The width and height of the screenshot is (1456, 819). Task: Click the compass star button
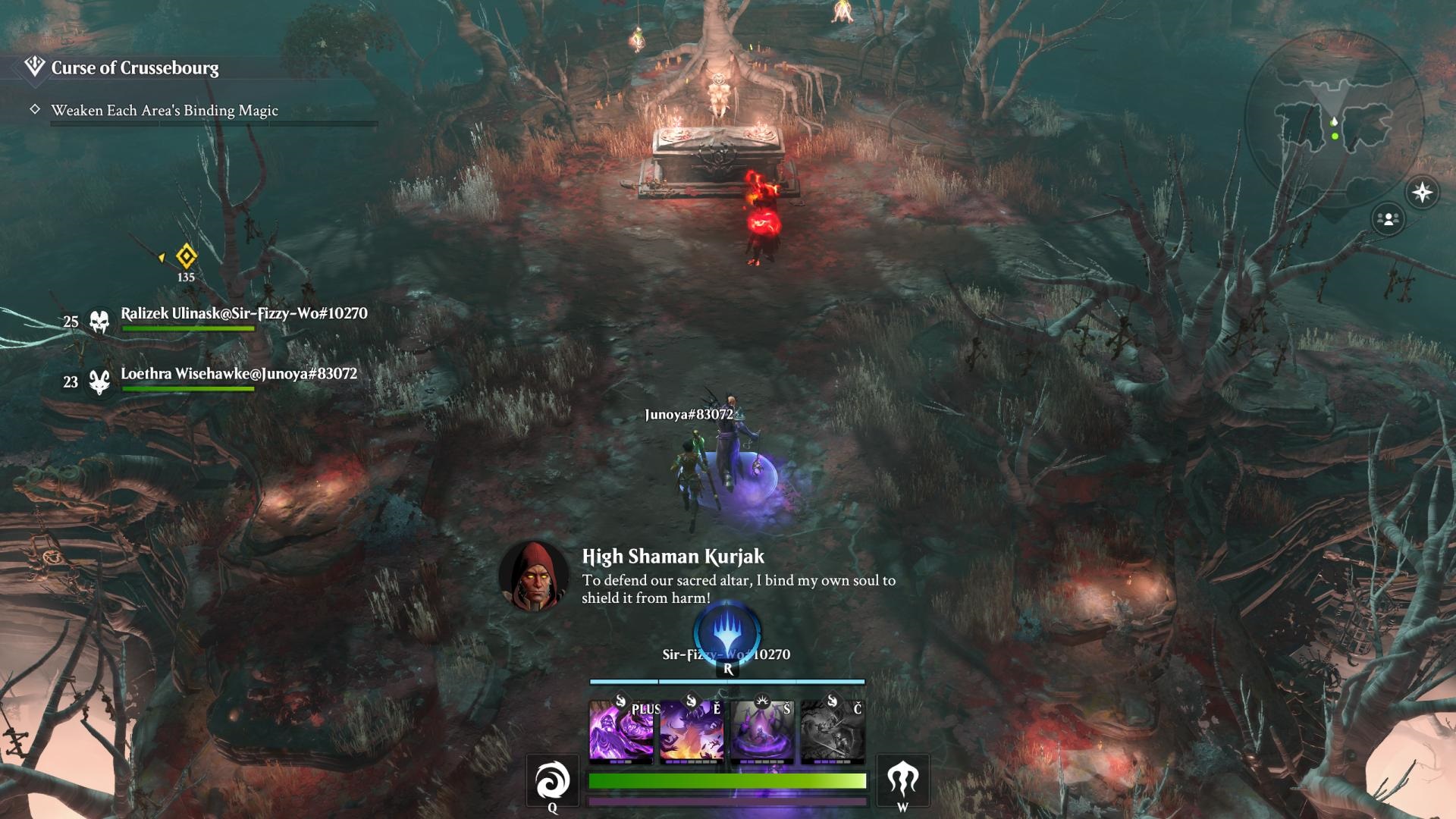1422,192
